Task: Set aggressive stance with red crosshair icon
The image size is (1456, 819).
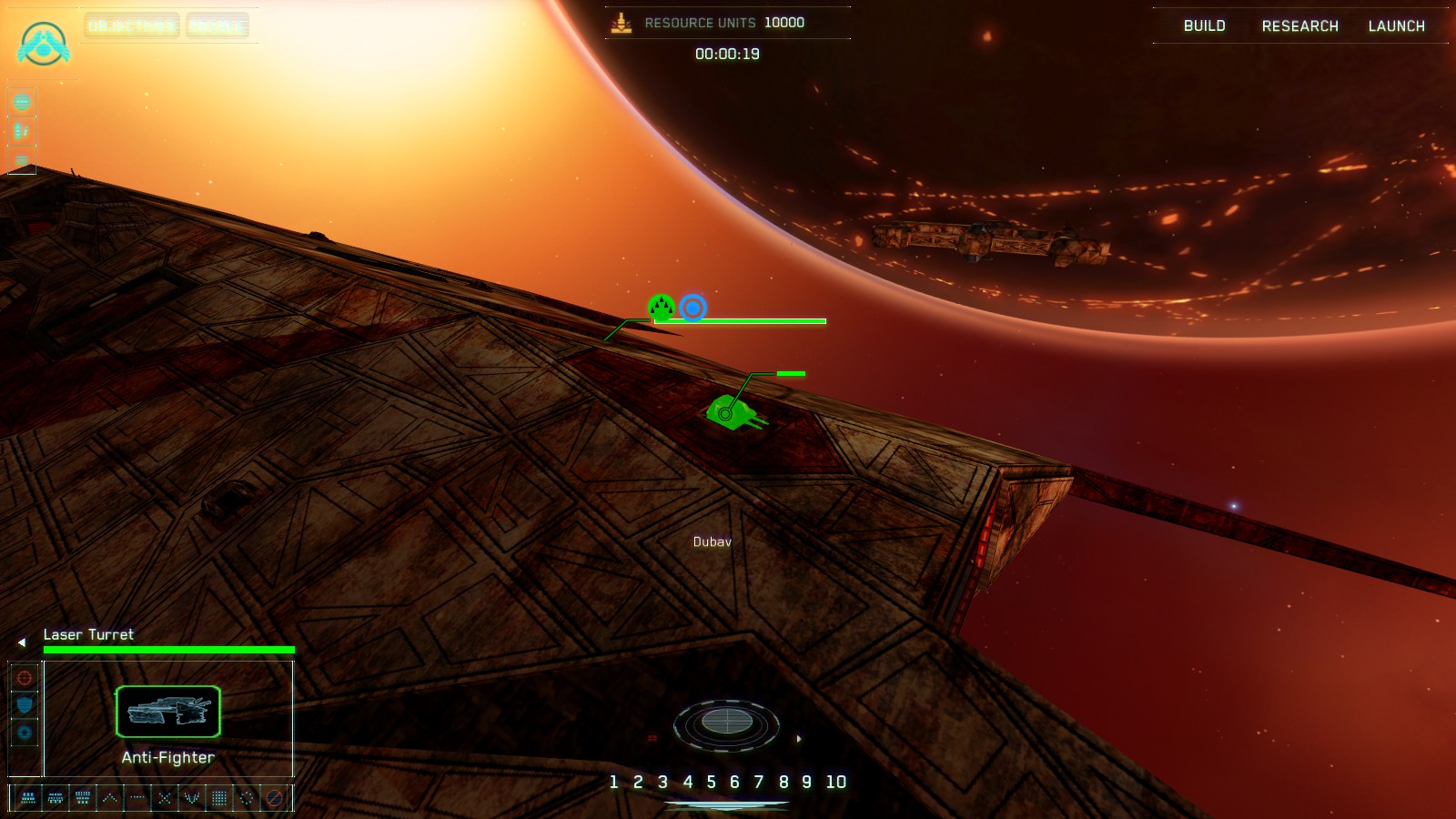Action: point(25,678)
